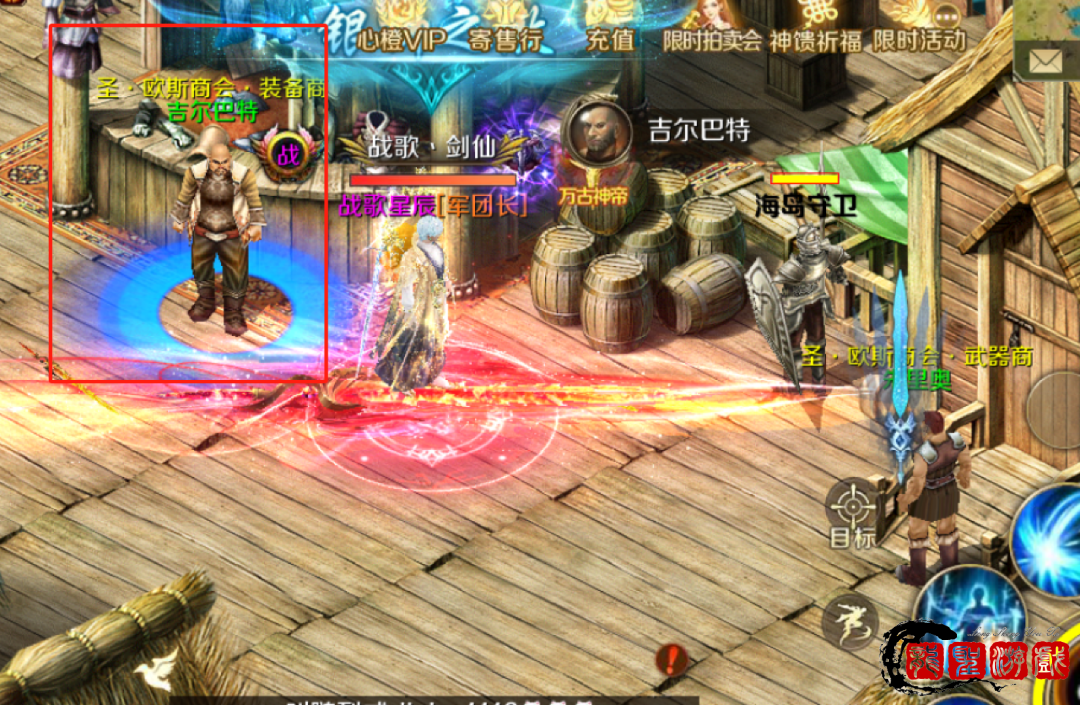Tap the 目标 target crosshair button
Image resolution: width=1080 pixels, height=705 pixels.
click(852, 510)
